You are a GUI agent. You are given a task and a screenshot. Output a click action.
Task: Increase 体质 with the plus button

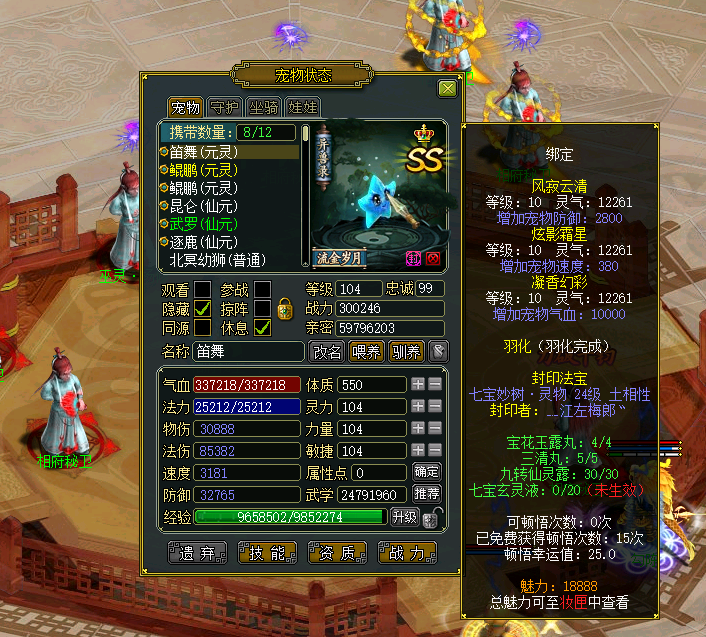(418, 384)
